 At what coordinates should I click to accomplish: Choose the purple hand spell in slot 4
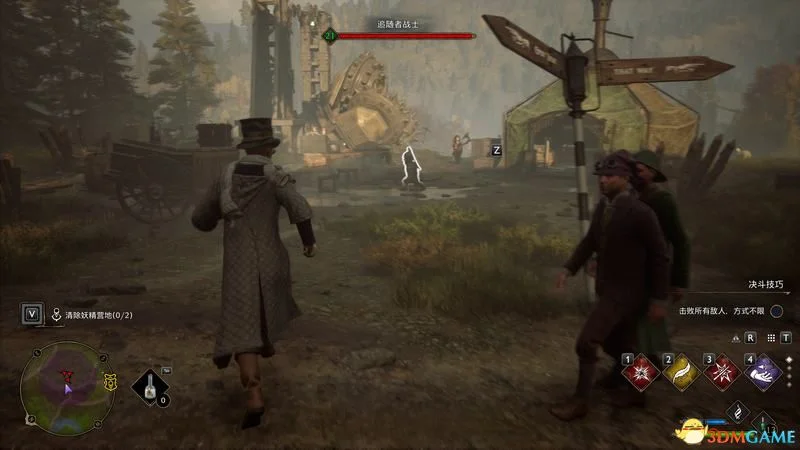tap(760, 373)
